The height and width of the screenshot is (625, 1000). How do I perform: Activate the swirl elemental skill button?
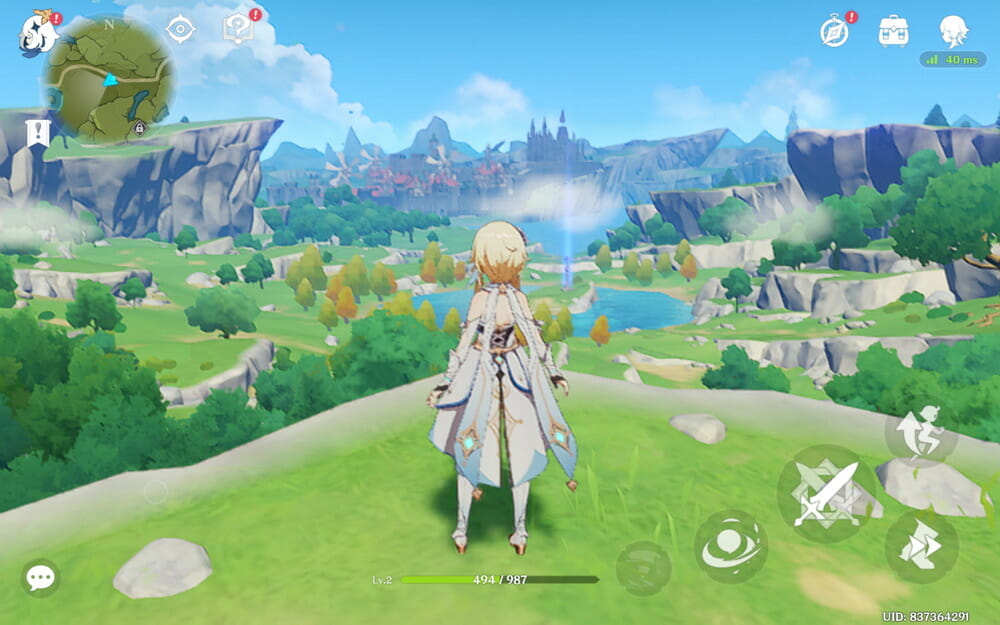pyautogui.click(x=731, y=547)
